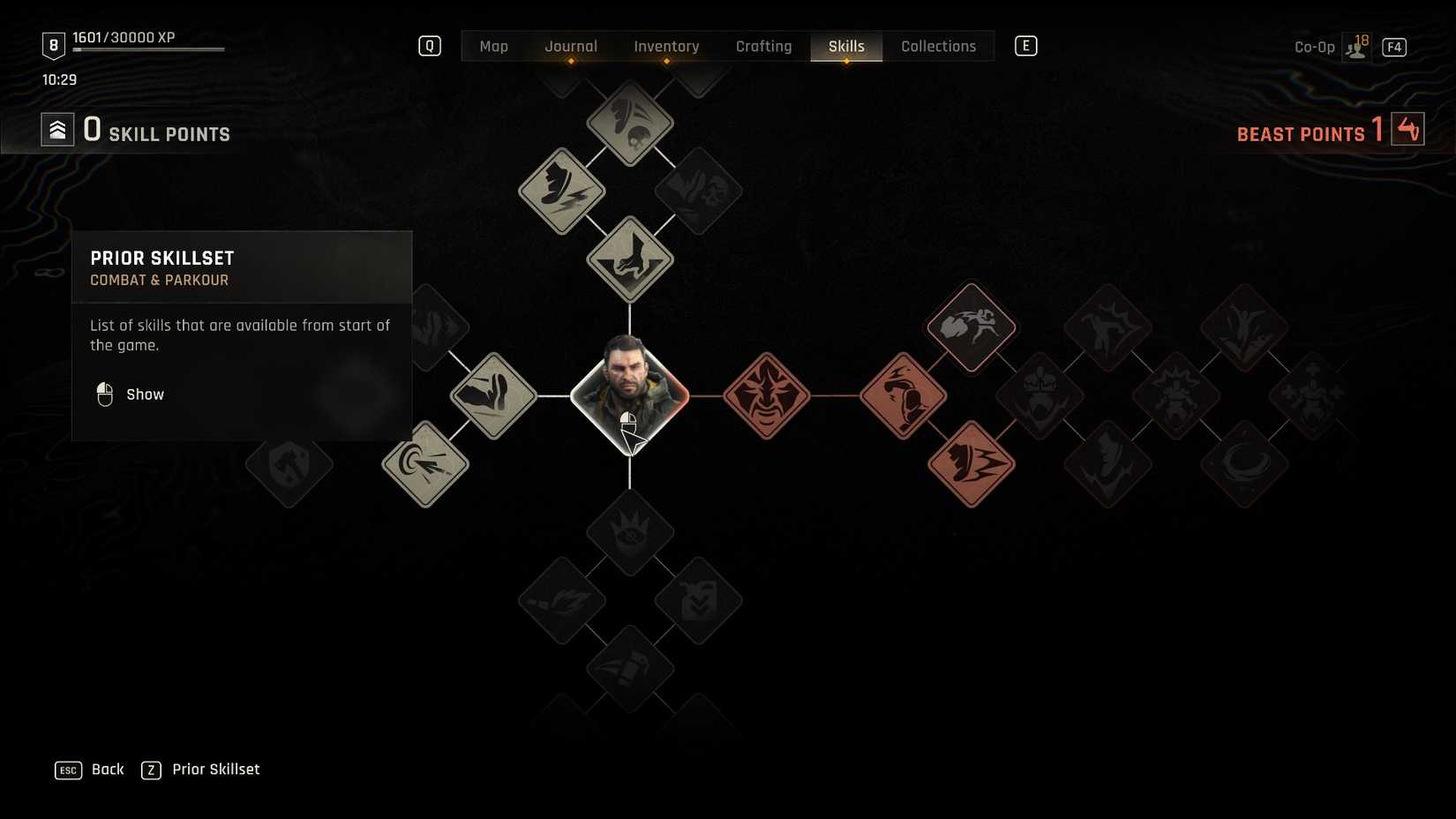1456x819 pixels.
Task: Toggle Prior Skillset view via Z shortcut label
Action: (152, 769)
